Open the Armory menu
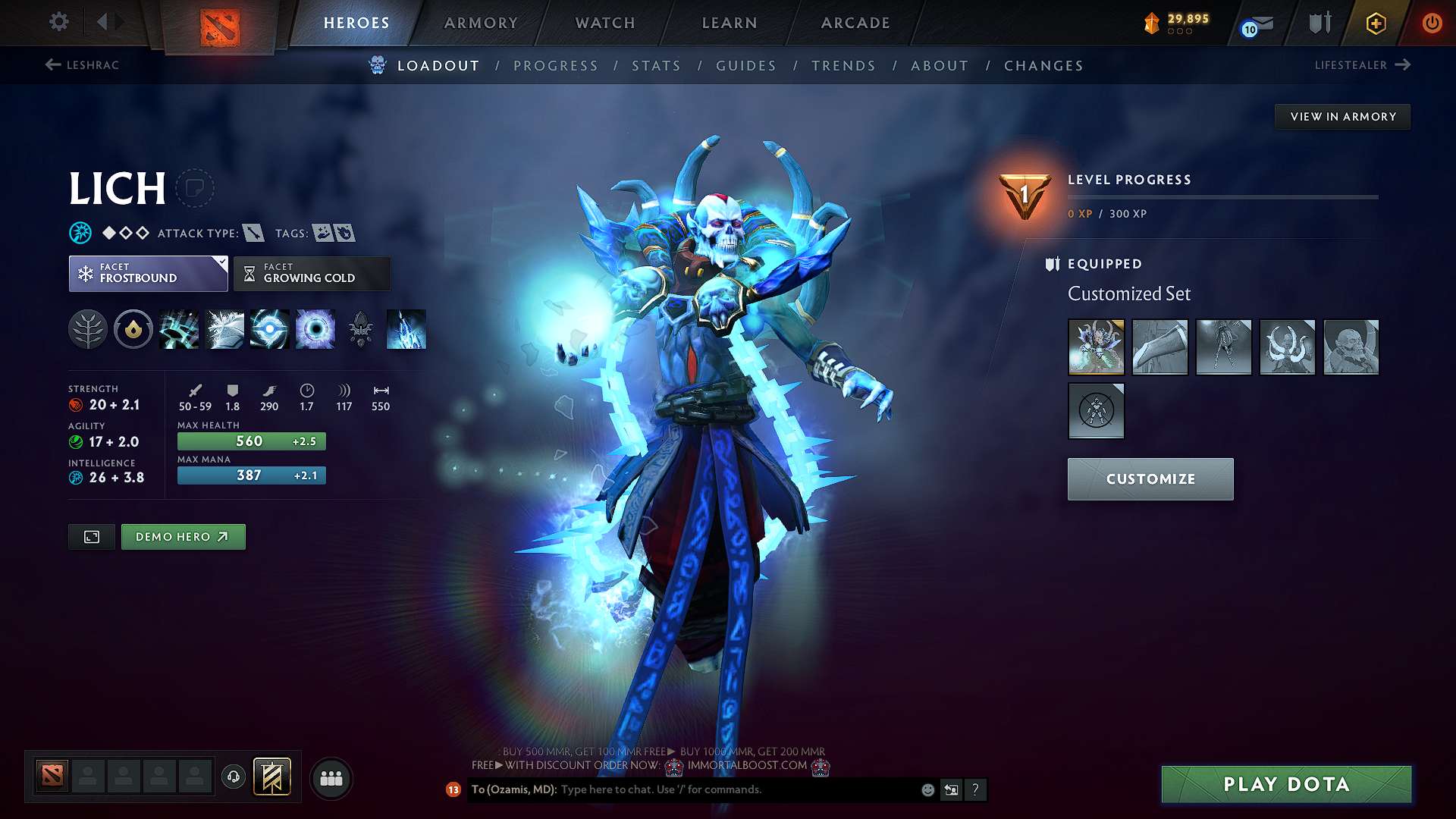 [481, 23]
